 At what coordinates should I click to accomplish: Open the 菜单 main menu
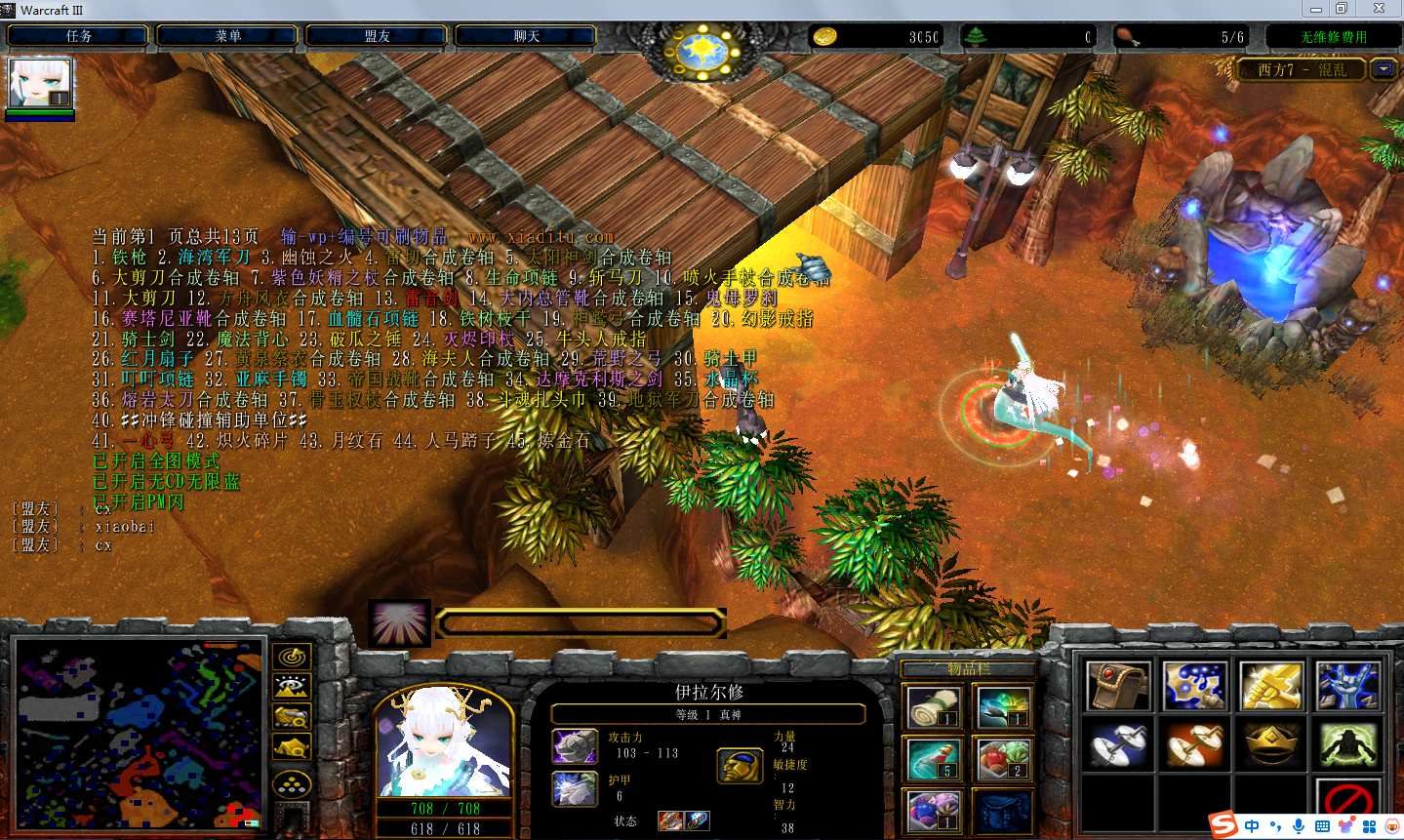pos(228,36)
